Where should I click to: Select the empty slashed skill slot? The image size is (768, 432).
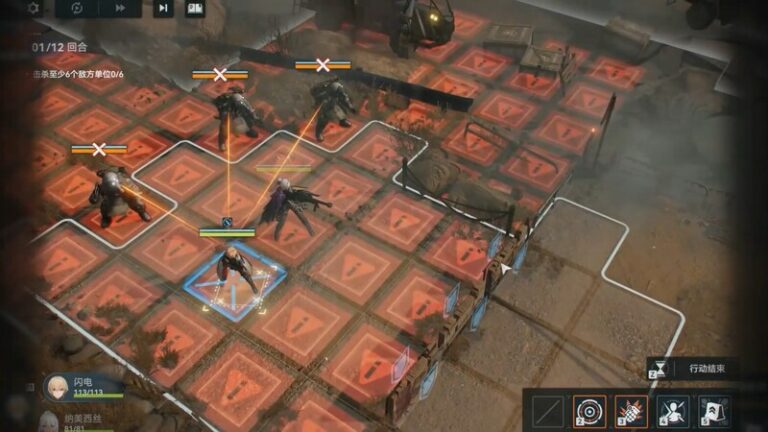click(546, 410)
